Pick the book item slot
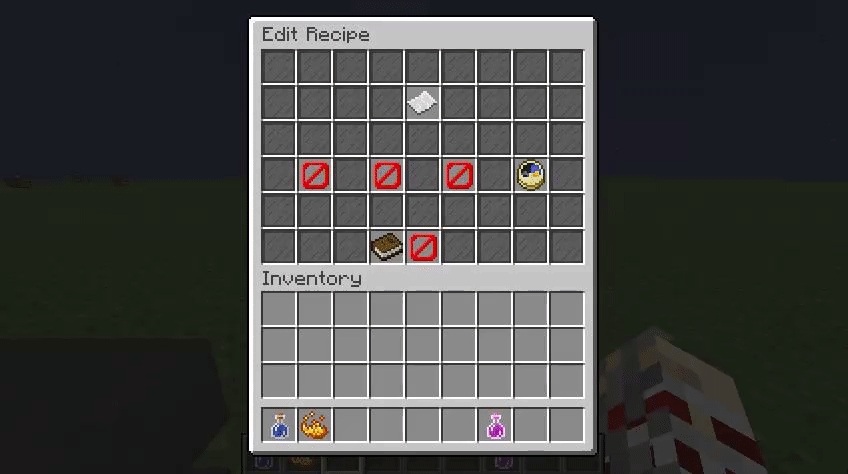This screenshot has width=848, height=474. pyautogui.click(x=387, y=246)
